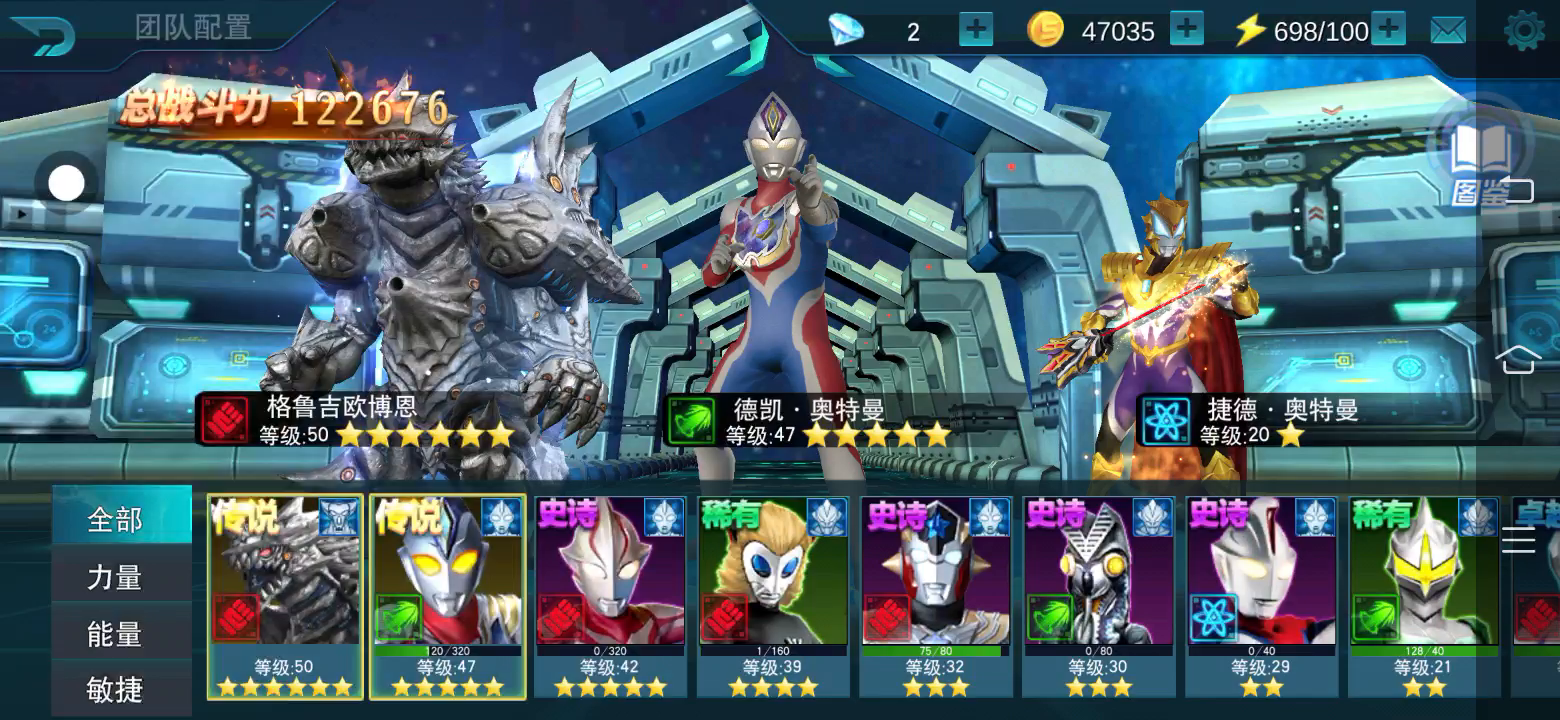Select the 敏捷 category tab

pos(116,689)
